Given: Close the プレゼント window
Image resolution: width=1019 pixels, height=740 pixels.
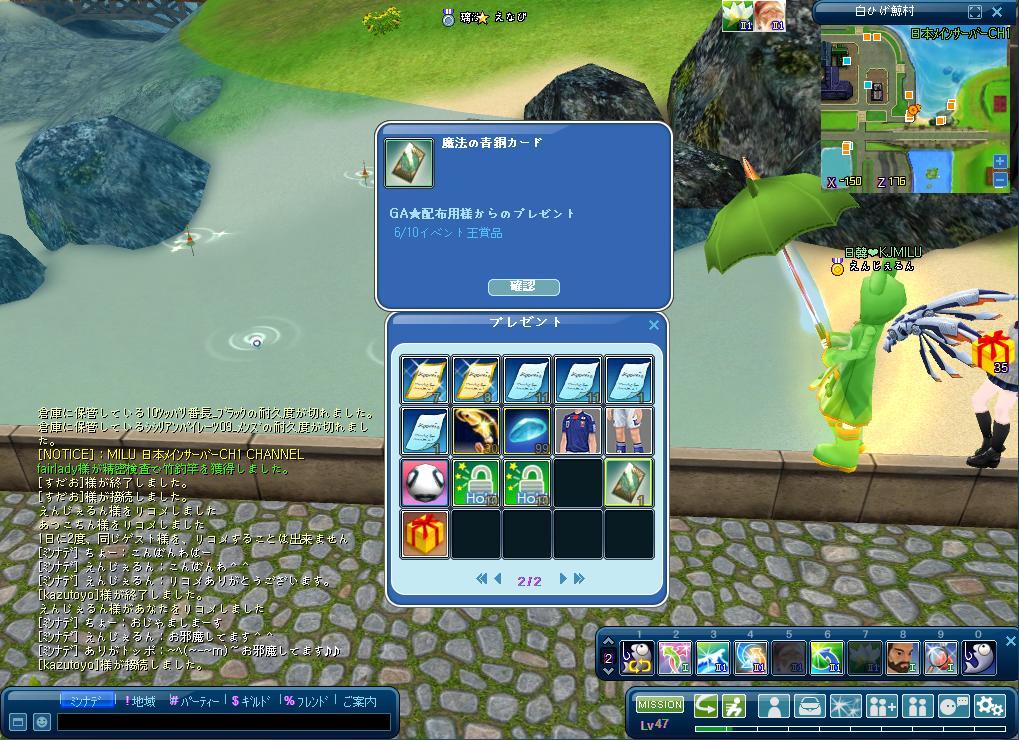Looking at the screenshot, I should click(654, 325).
